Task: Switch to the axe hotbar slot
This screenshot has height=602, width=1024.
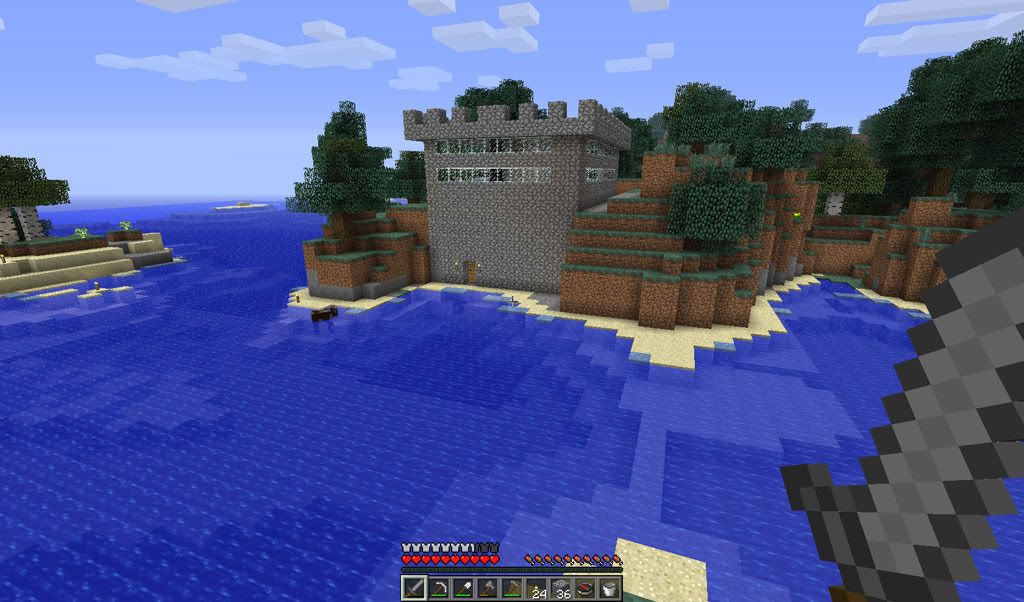Action: click(x=488, y=588)
